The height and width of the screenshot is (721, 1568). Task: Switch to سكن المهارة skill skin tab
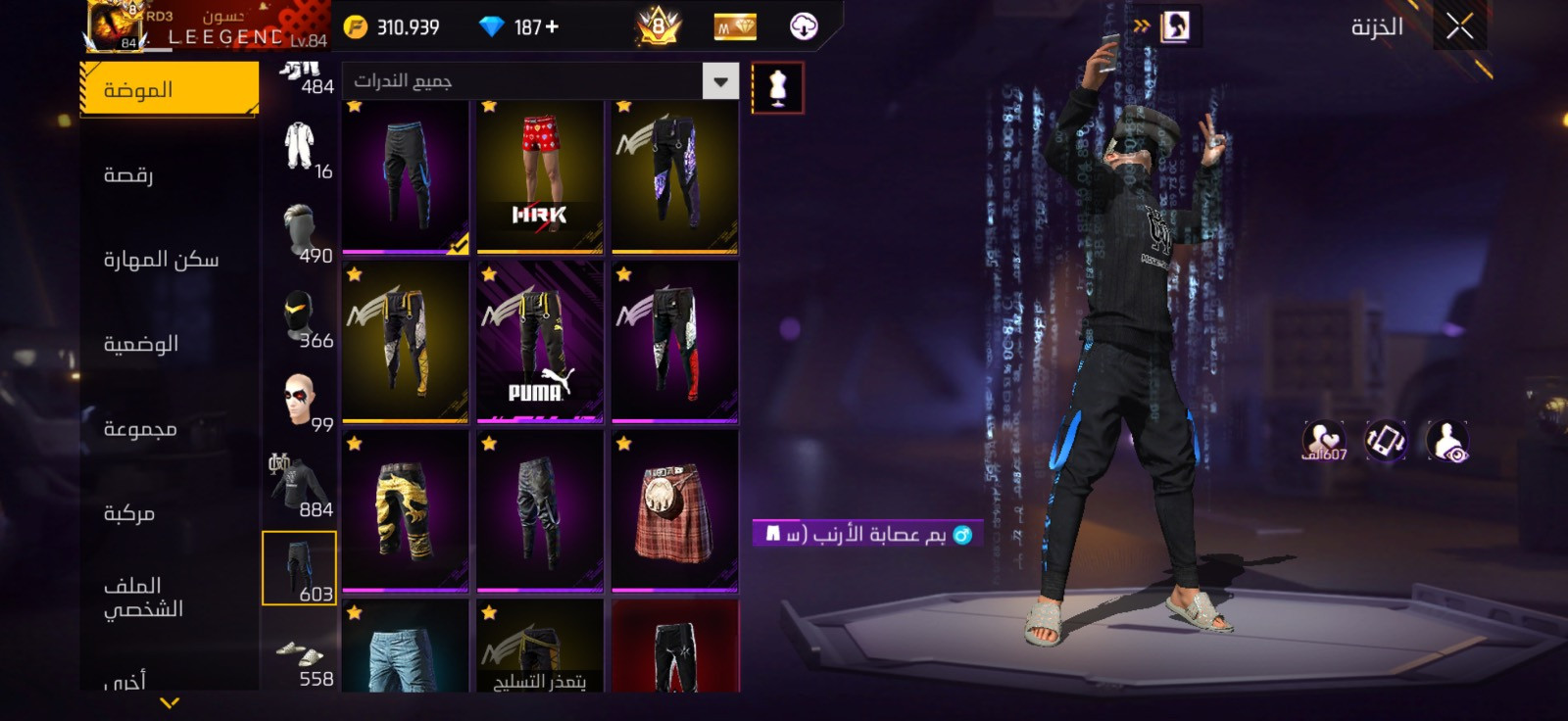click(162, 259)
